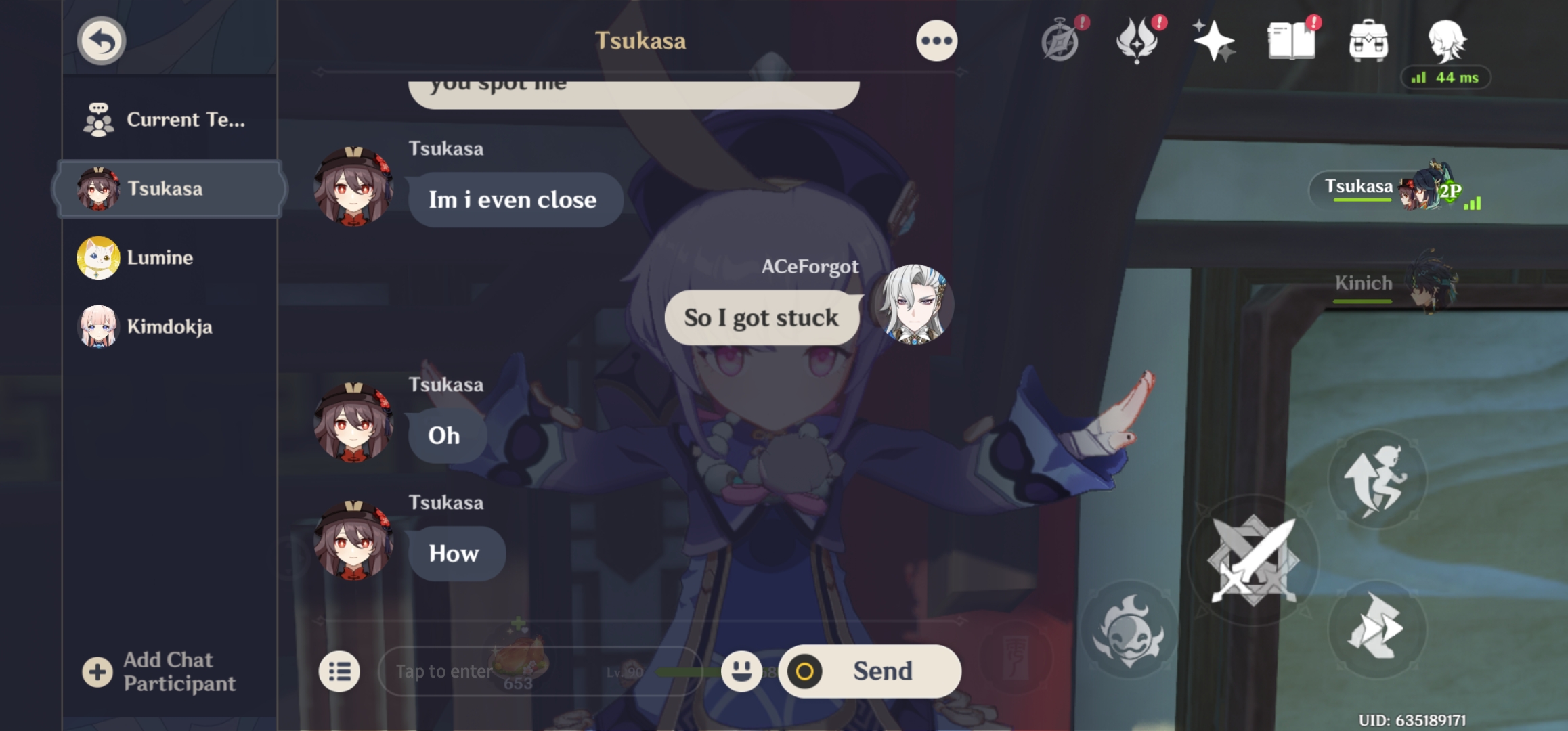Click the back arrow to exit chat
Image resolution: width=1568 pixels, height=731 pixels.
click(100, 41)
